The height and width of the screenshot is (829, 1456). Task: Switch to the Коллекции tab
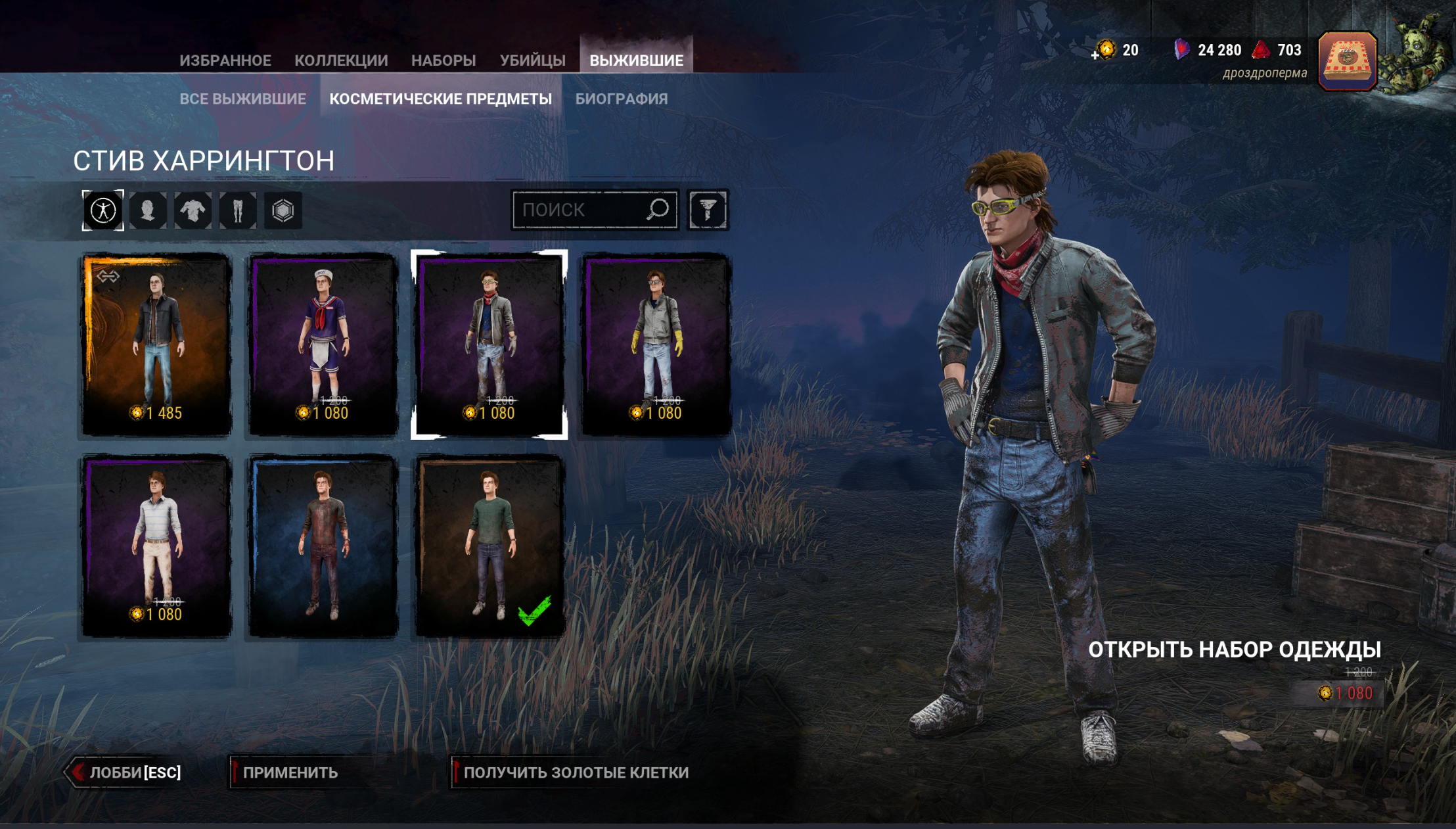click(x=341, y=60)
